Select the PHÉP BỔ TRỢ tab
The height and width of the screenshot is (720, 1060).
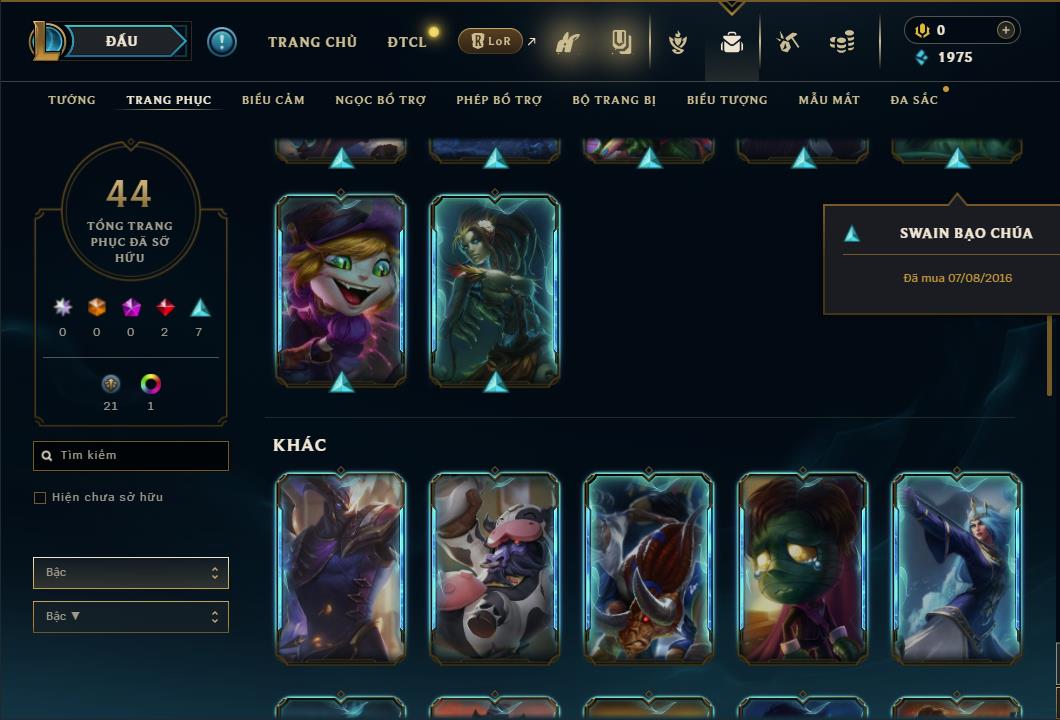499,100
